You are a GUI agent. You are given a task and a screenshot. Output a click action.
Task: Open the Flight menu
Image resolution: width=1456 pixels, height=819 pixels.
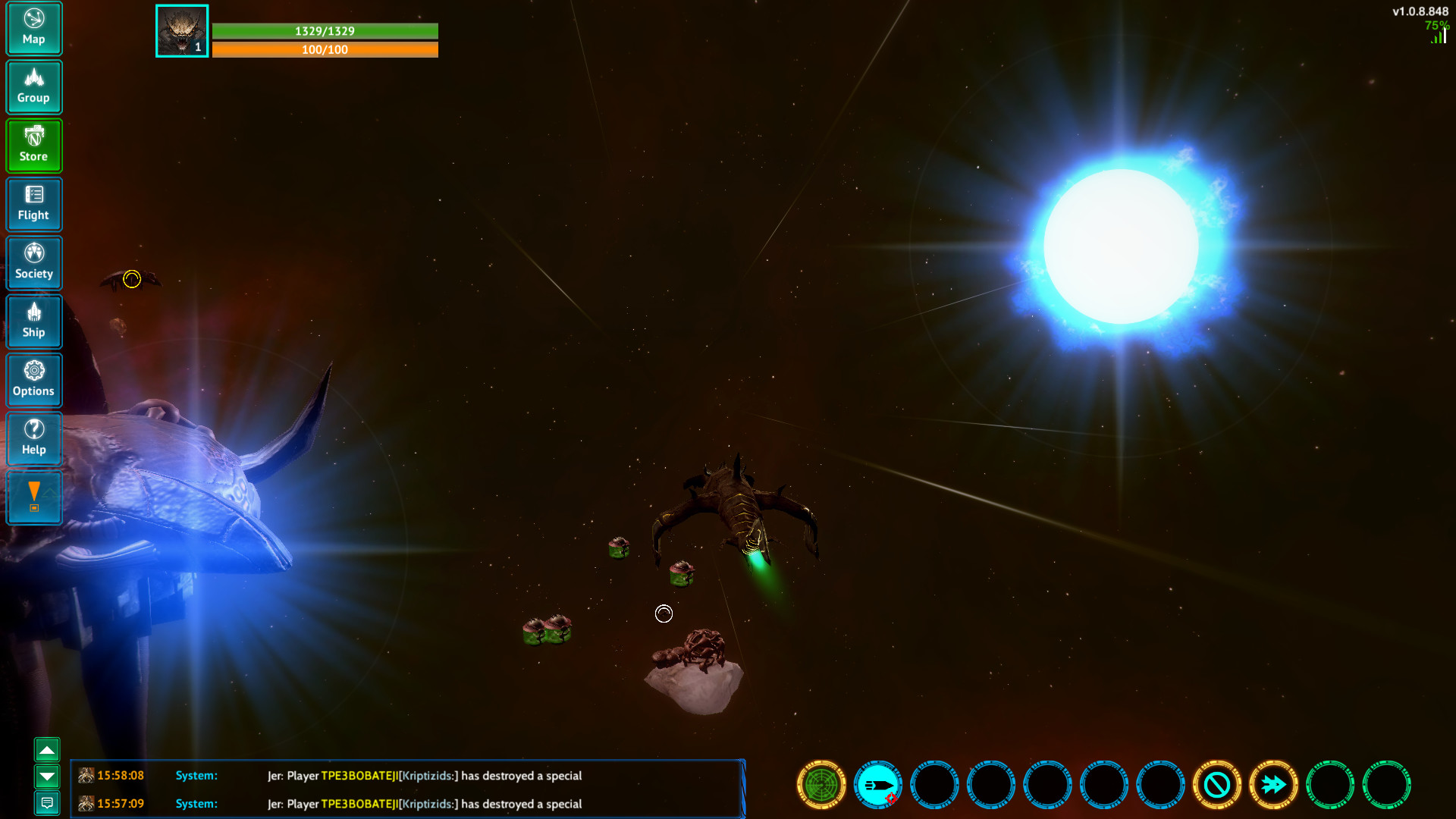click(34, 204)
